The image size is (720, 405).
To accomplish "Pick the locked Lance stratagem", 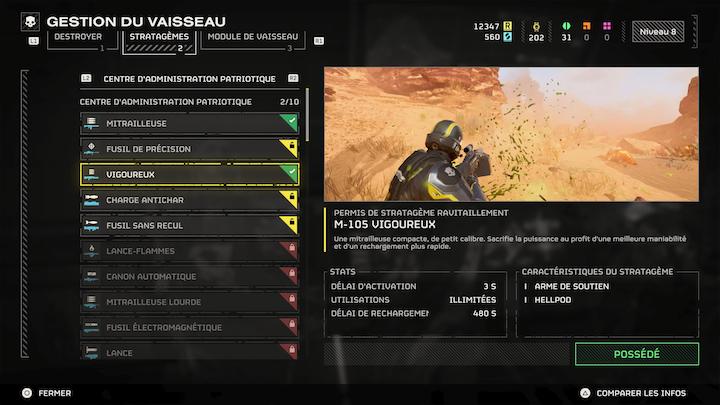I will (189, 352).
